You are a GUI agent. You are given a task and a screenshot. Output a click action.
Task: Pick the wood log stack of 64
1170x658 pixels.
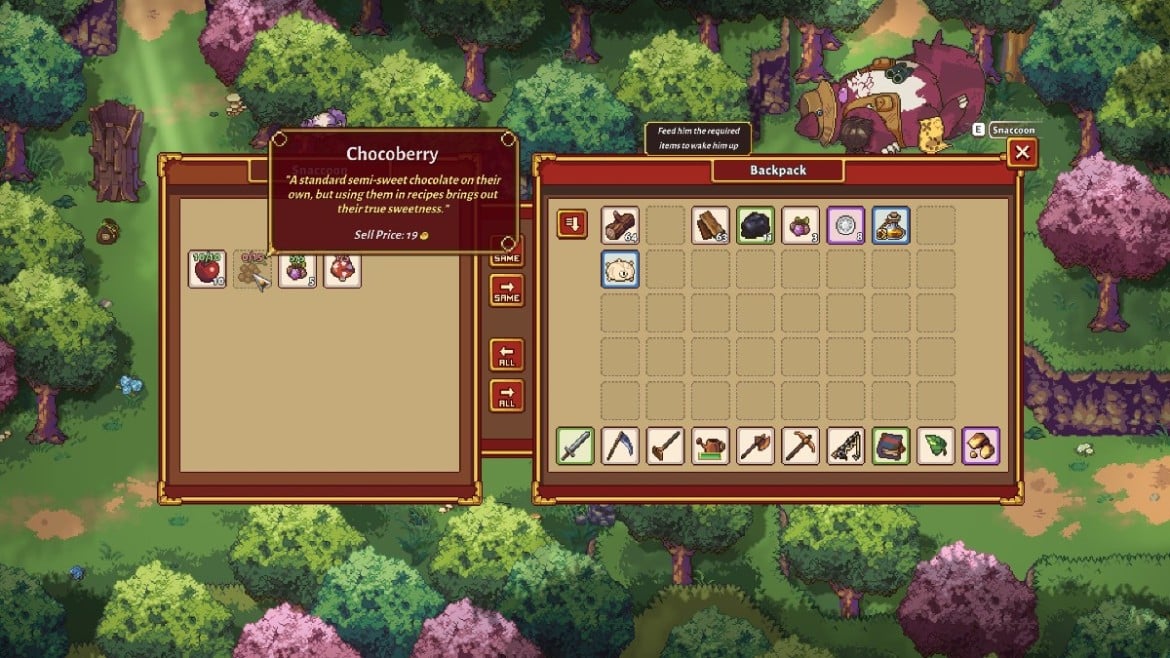point(620,225)
